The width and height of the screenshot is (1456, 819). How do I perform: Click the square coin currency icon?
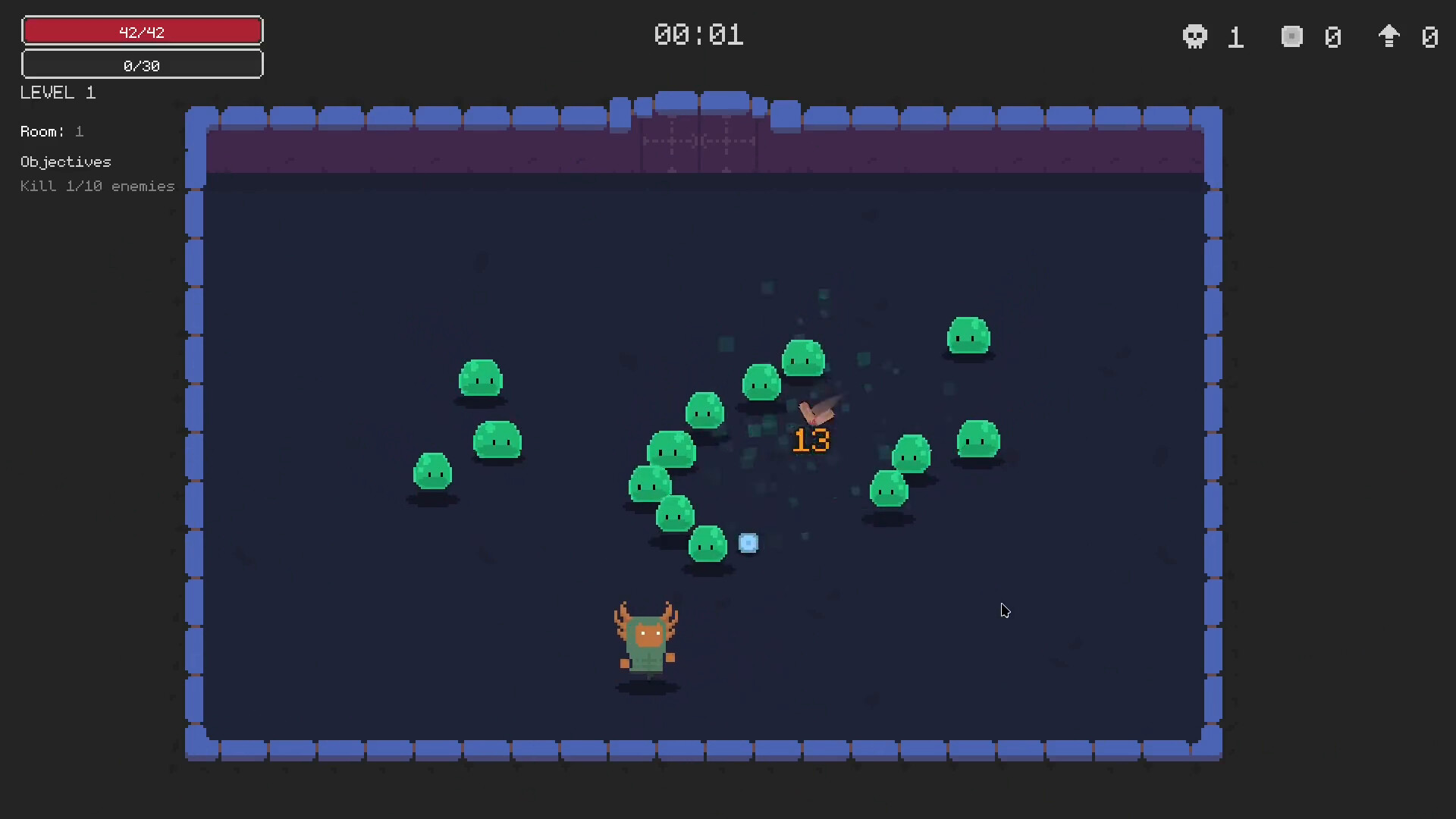pyautogui.click(x=1291, y=36)
